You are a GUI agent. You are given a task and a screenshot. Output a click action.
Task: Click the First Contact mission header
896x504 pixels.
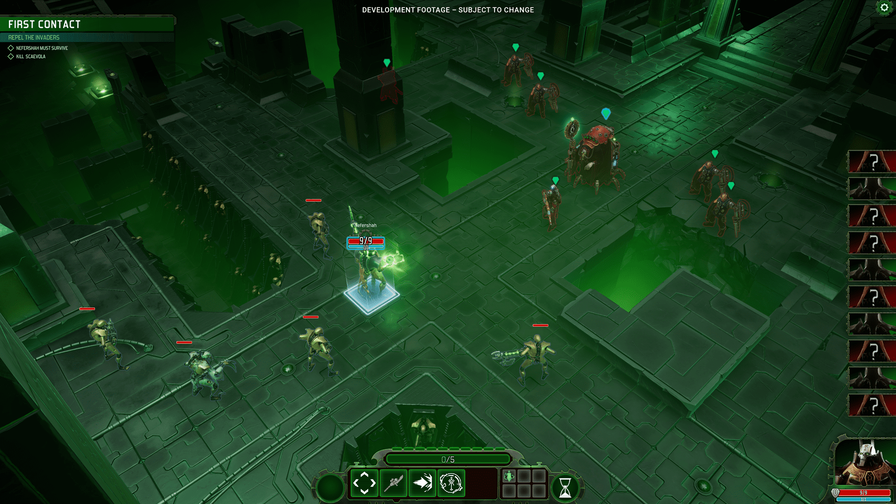[x=45, y=24]
